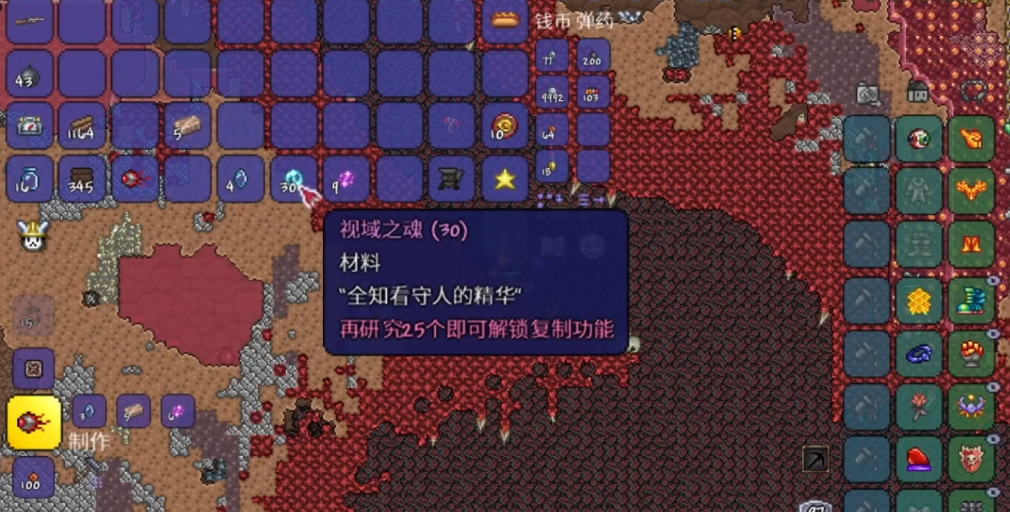1010x512 pixels.
Task: Choose the flame wings equipment slot
Action: 971,189
